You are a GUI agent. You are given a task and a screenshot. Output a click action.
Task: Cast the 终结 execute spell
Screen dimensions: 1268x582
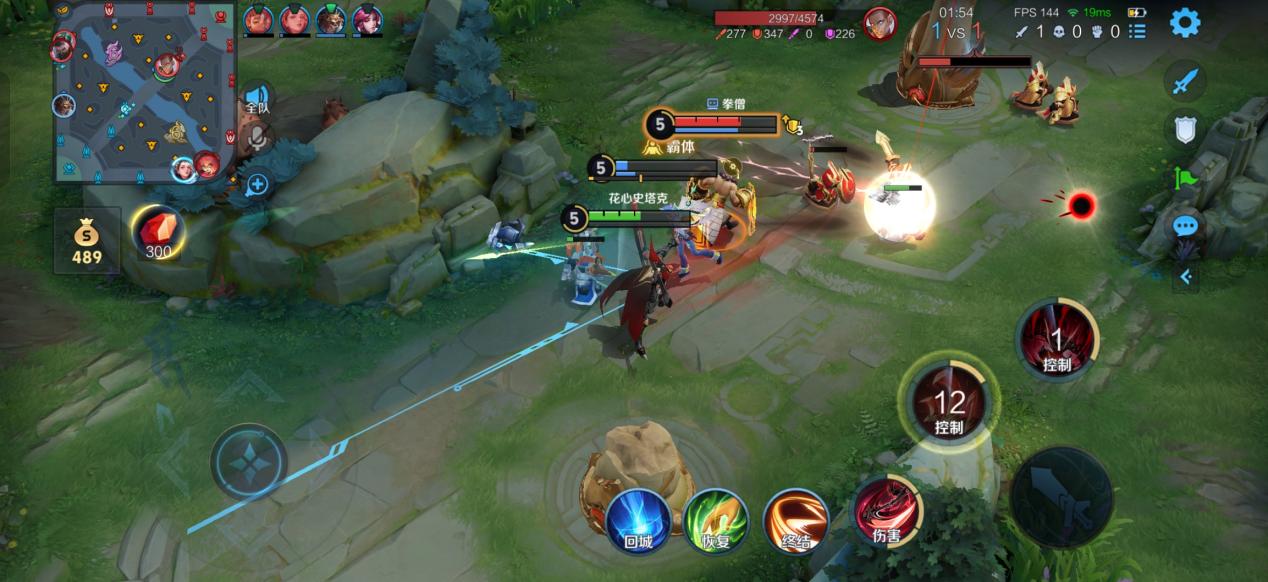click(796, 518)
